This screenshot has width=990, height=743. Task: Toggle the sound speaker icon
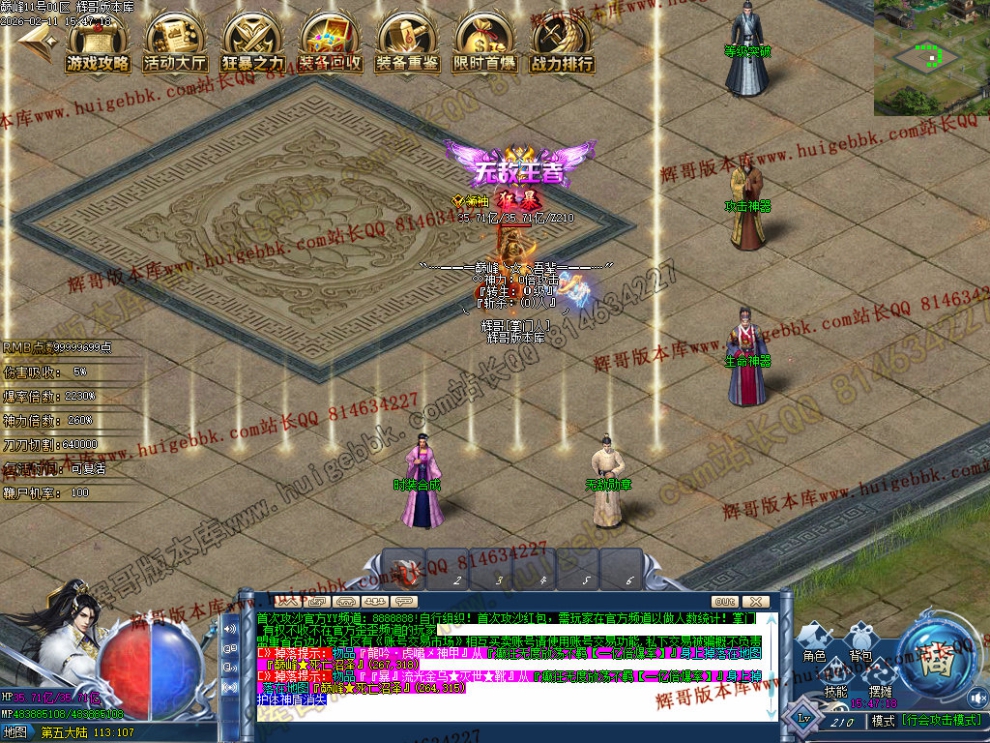(x=977, y=697)
